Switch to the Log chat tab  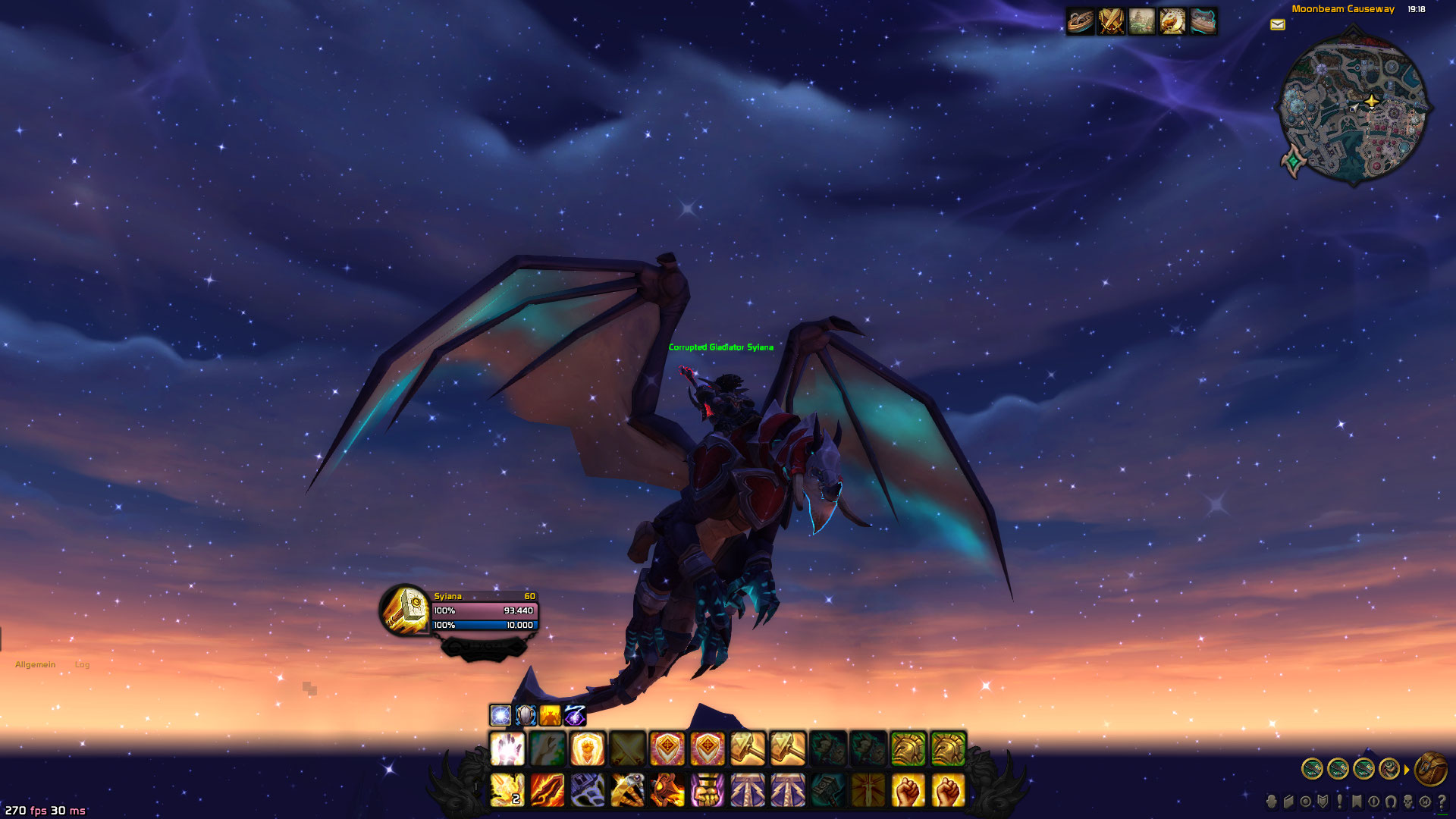pyautogui.click(x=82, y=664)
